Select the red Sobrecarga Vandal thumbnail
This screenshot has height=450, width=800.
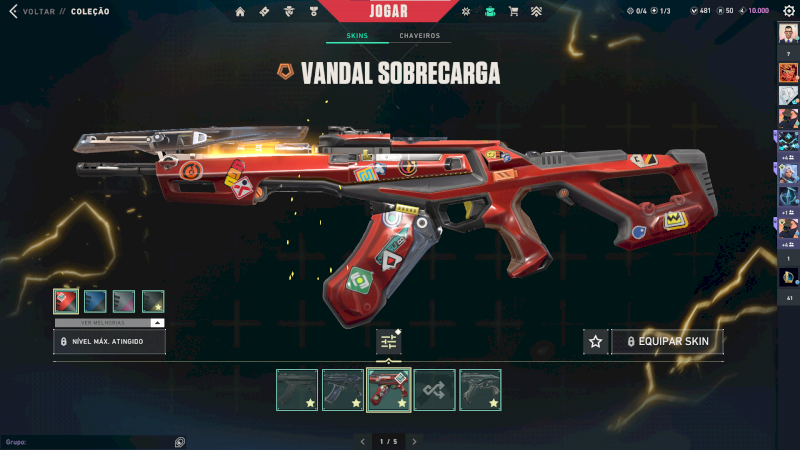pos(389,390)
